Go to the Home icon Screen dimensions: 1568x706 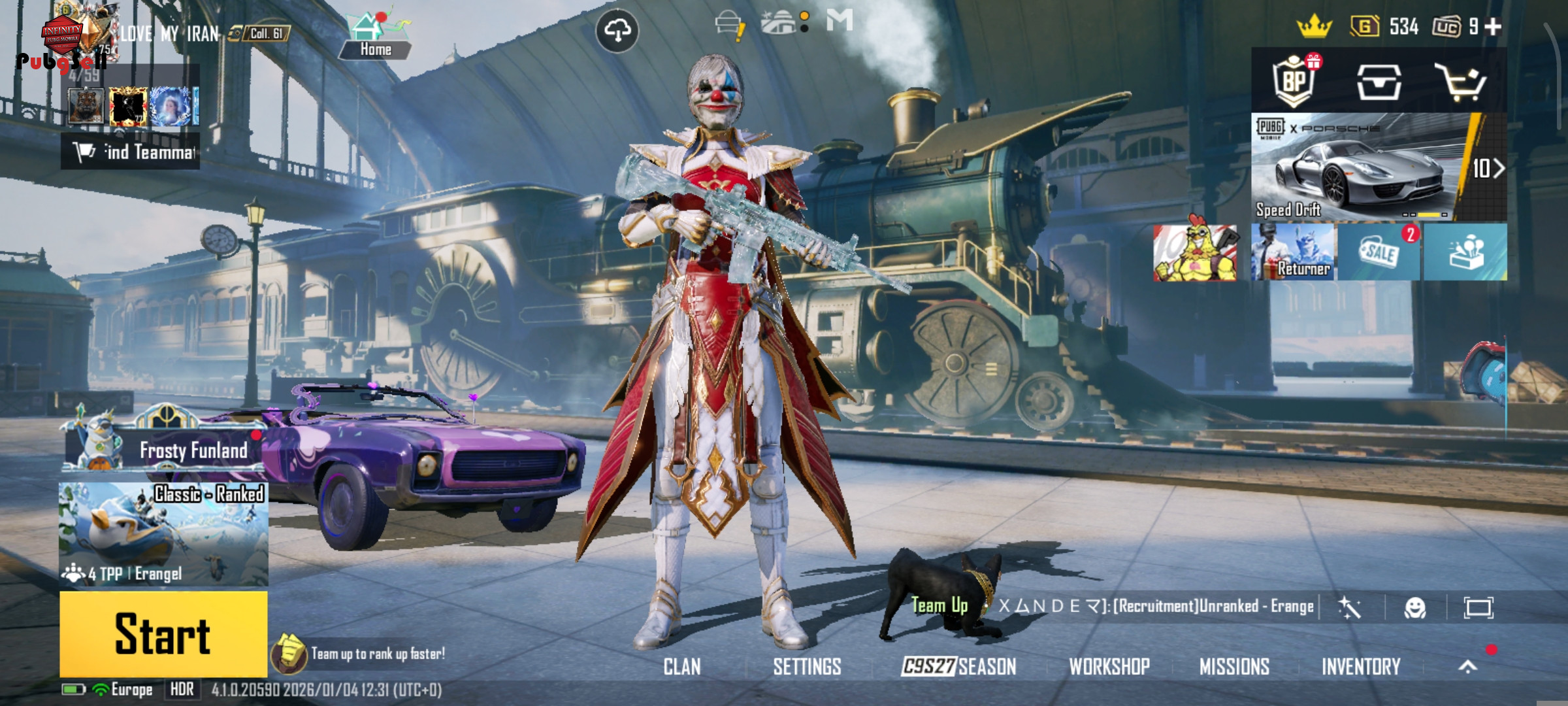point(375,37)
